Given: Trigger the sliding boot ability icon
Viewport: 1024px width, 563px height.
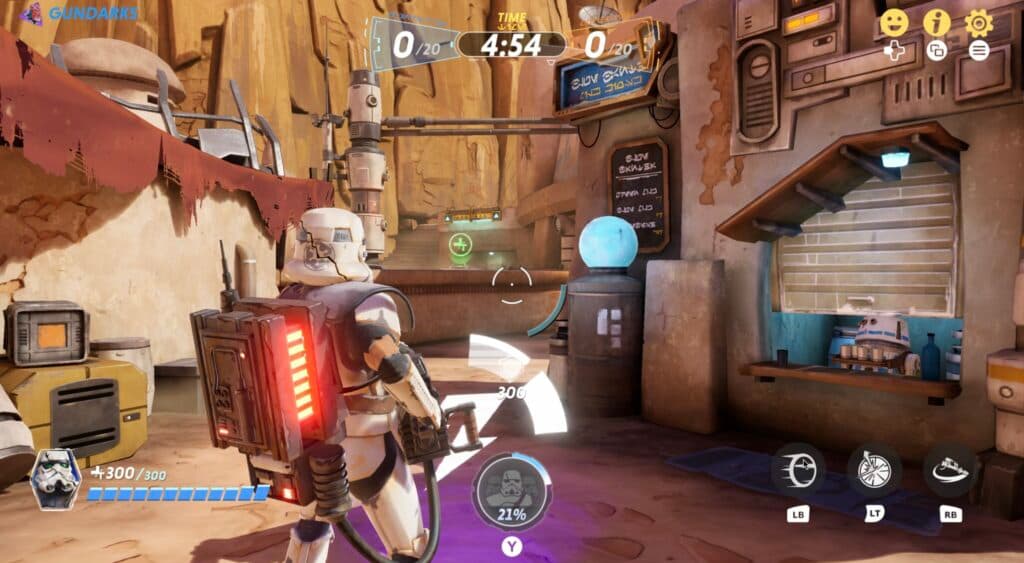Looking at the screenshot, I should coord(950,470).
